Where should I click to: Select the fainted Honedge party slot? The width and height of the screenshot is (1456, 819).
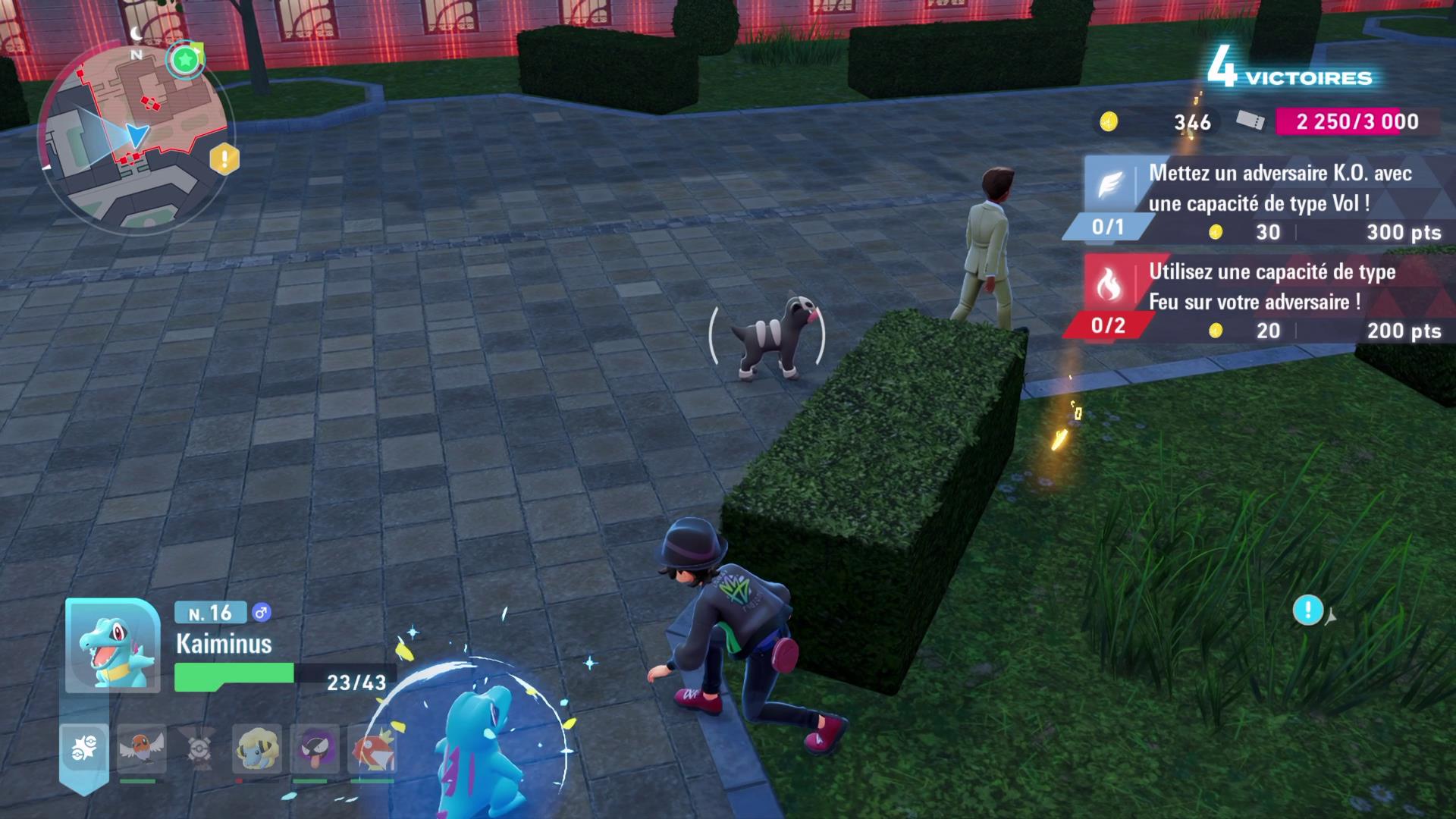pos(199,748)
